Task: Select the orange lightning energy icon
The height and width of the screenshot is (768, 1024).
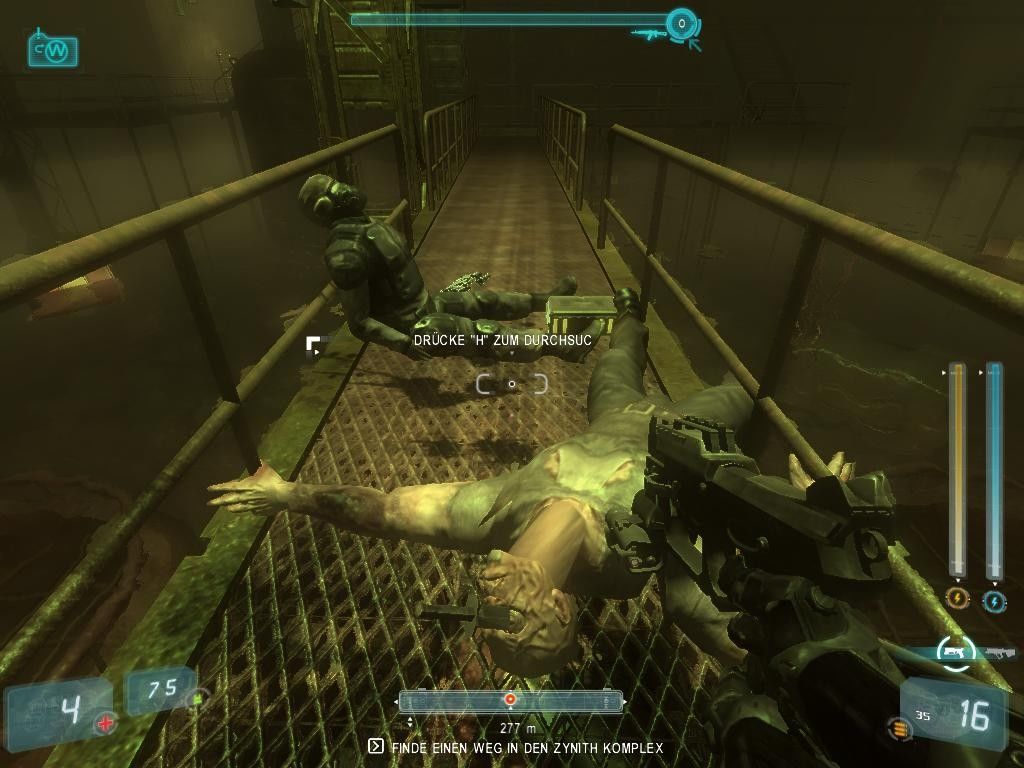Action: (957, 600)
